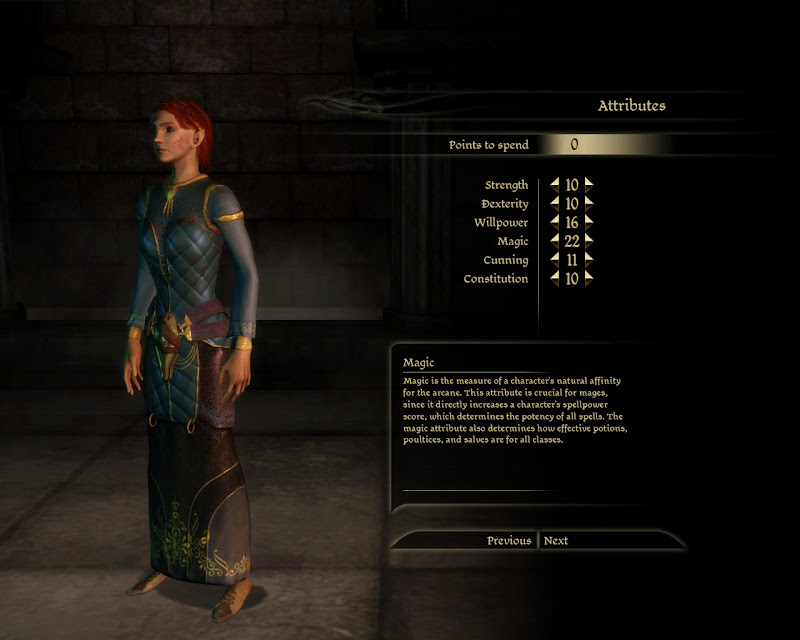800x640 pixels.
Task: Raise Dexterity using the right arrow
Action: [589, 204]
